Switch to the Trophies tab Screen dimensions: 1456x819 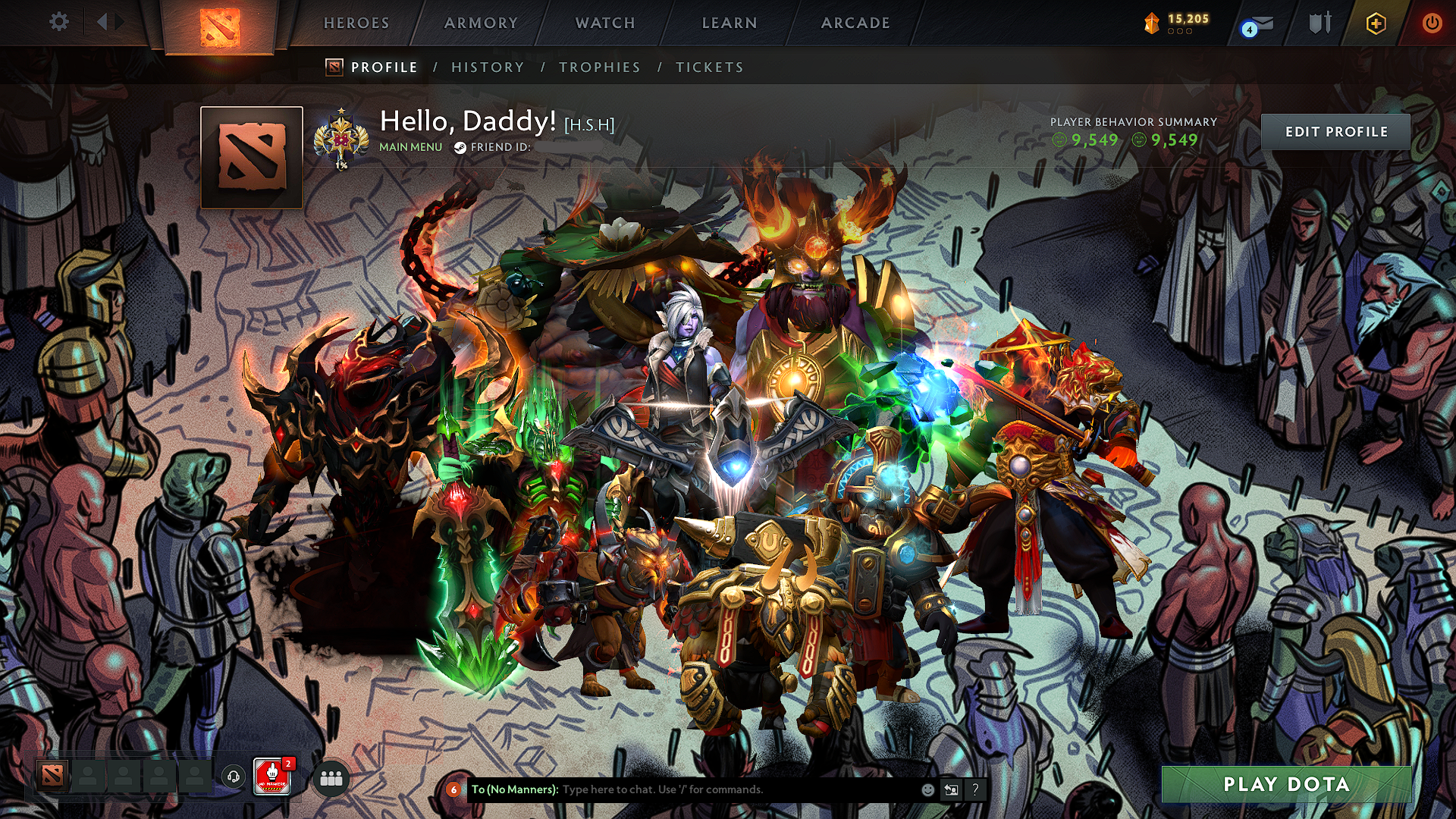600,67
